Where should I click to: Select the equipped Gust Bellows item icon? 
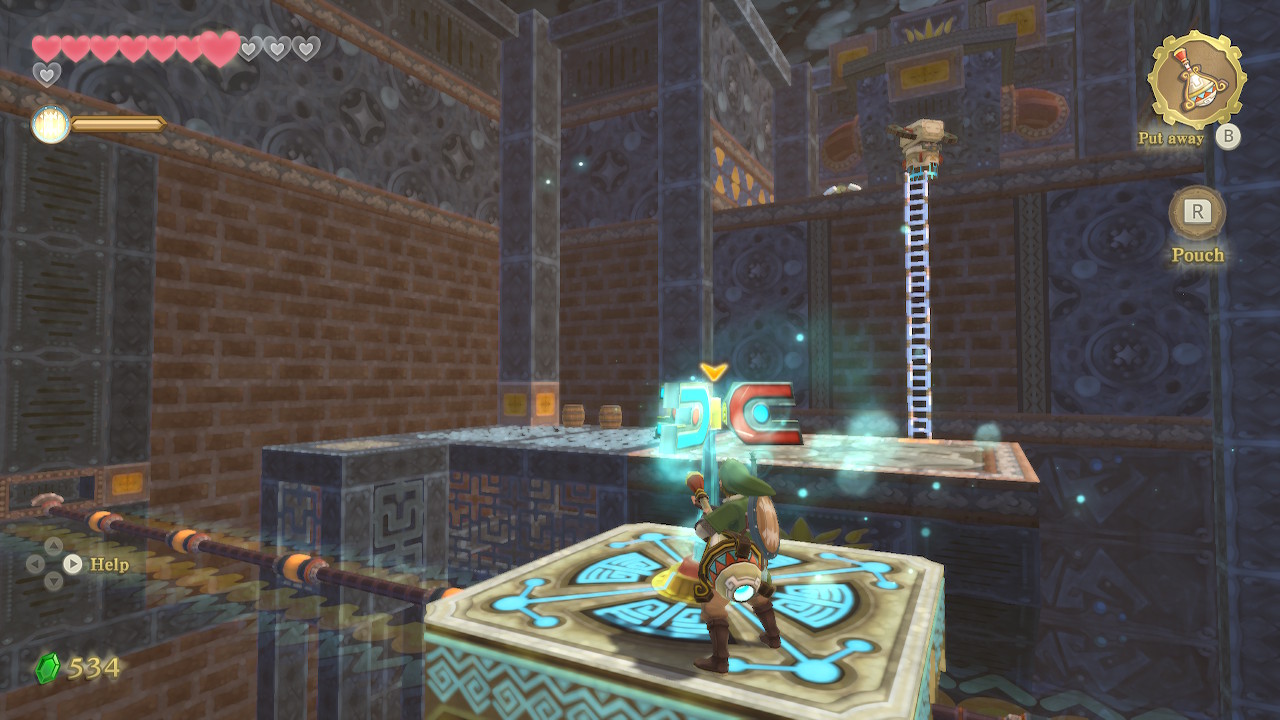(x=1196, y=79)
